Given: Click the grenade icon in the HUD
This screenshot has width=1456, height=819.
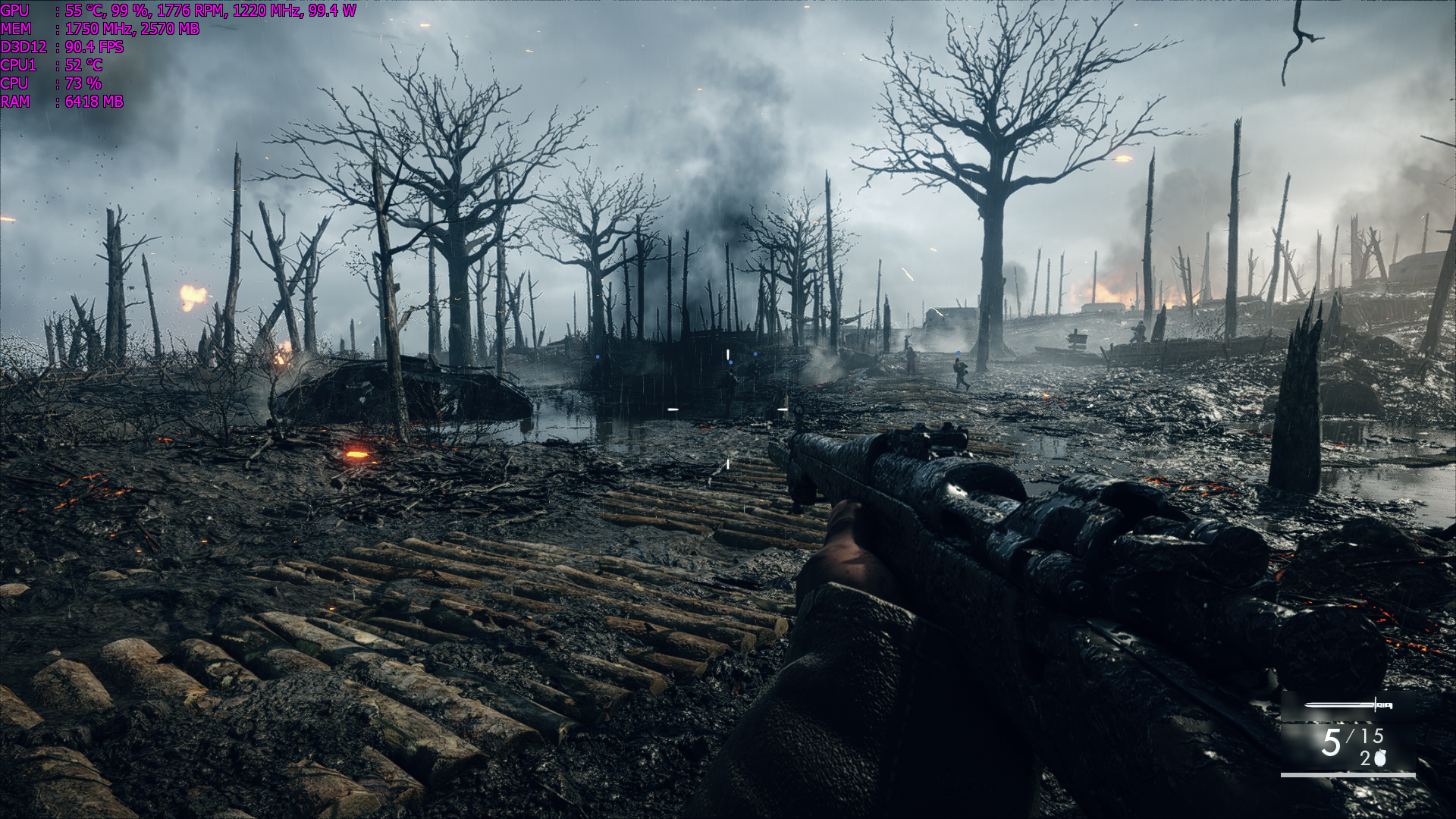Looking at the screenshot, I should [1380, 758].
